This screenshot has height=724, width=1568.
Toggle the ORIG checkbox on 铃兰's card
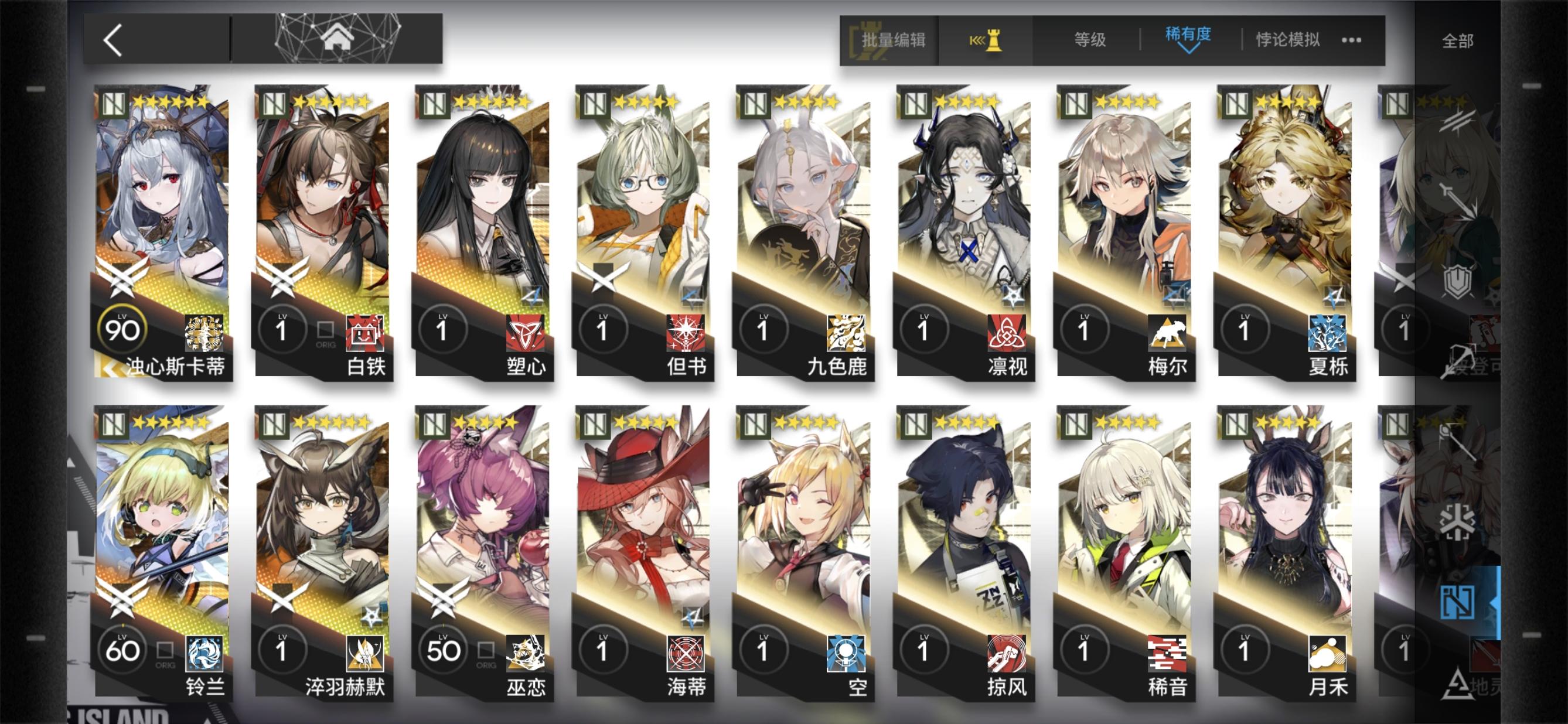(x=164, y=651)
